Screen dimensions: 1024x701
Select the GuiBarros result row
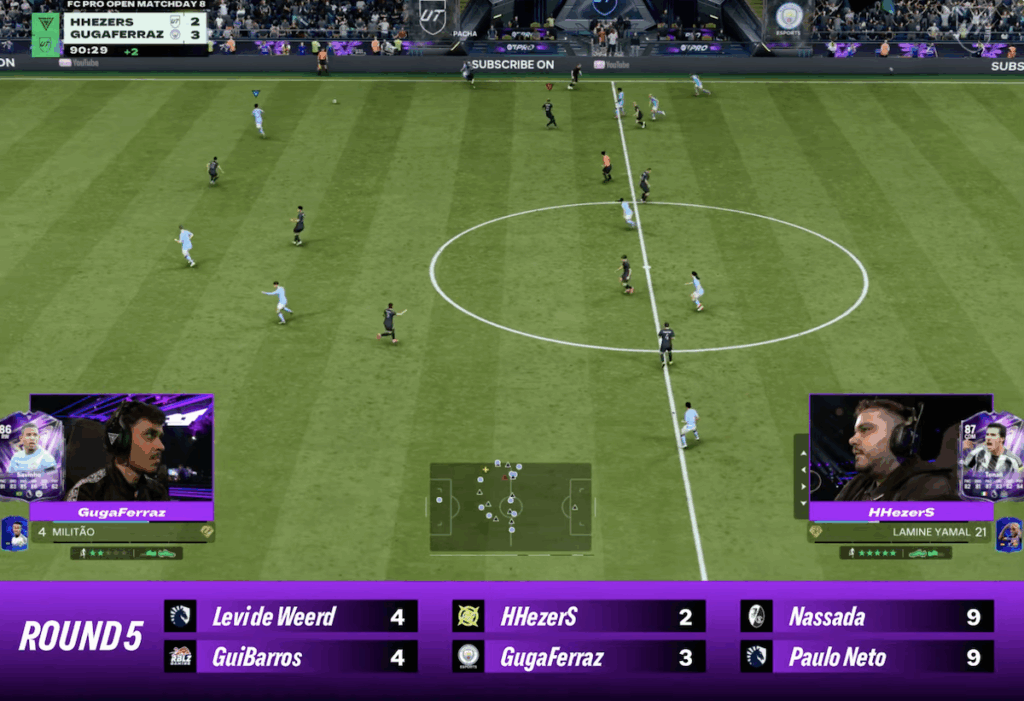(x=291, y=657)
